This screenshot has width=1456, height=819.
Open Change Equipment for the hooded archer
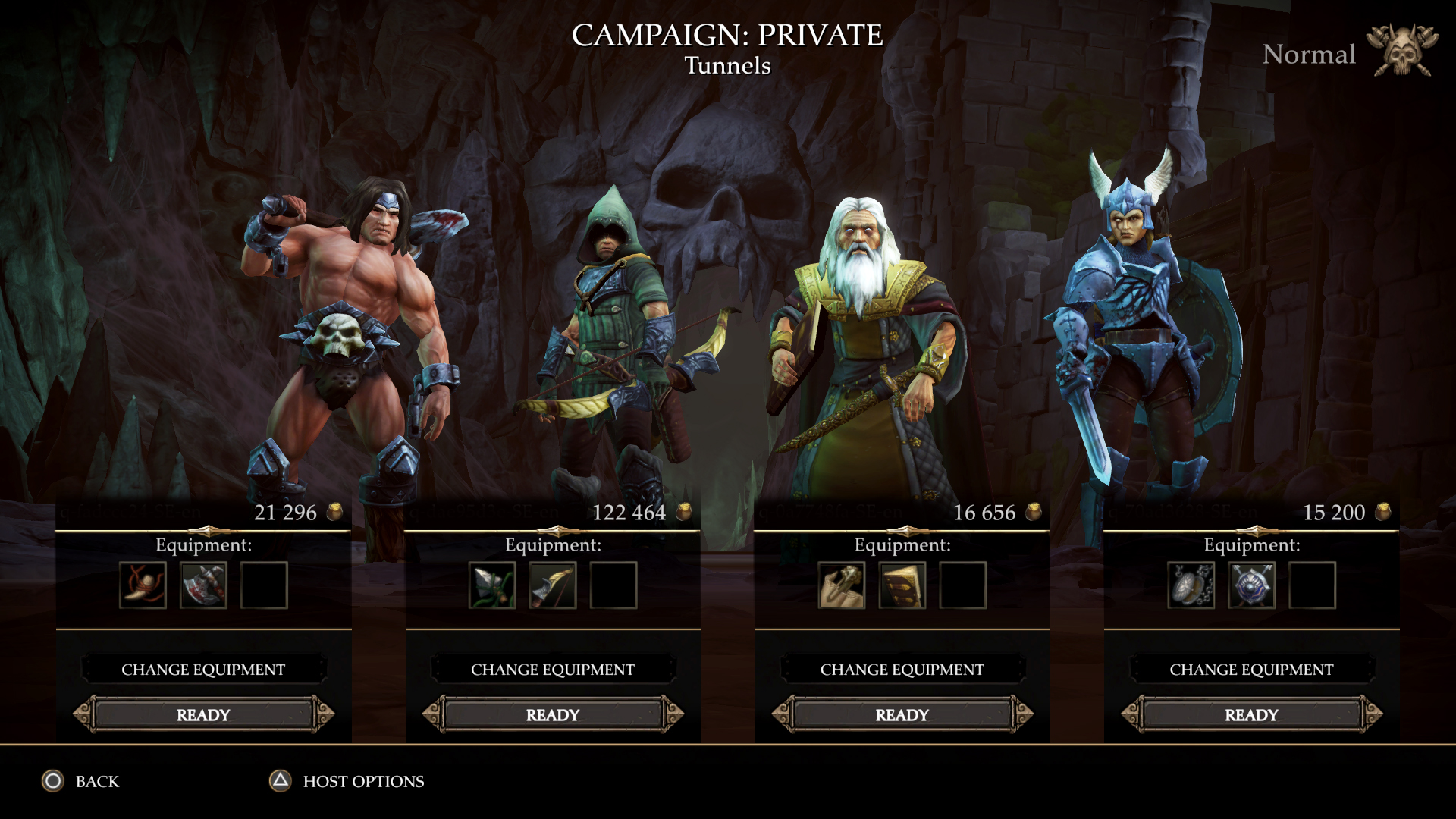pos(552,670)
